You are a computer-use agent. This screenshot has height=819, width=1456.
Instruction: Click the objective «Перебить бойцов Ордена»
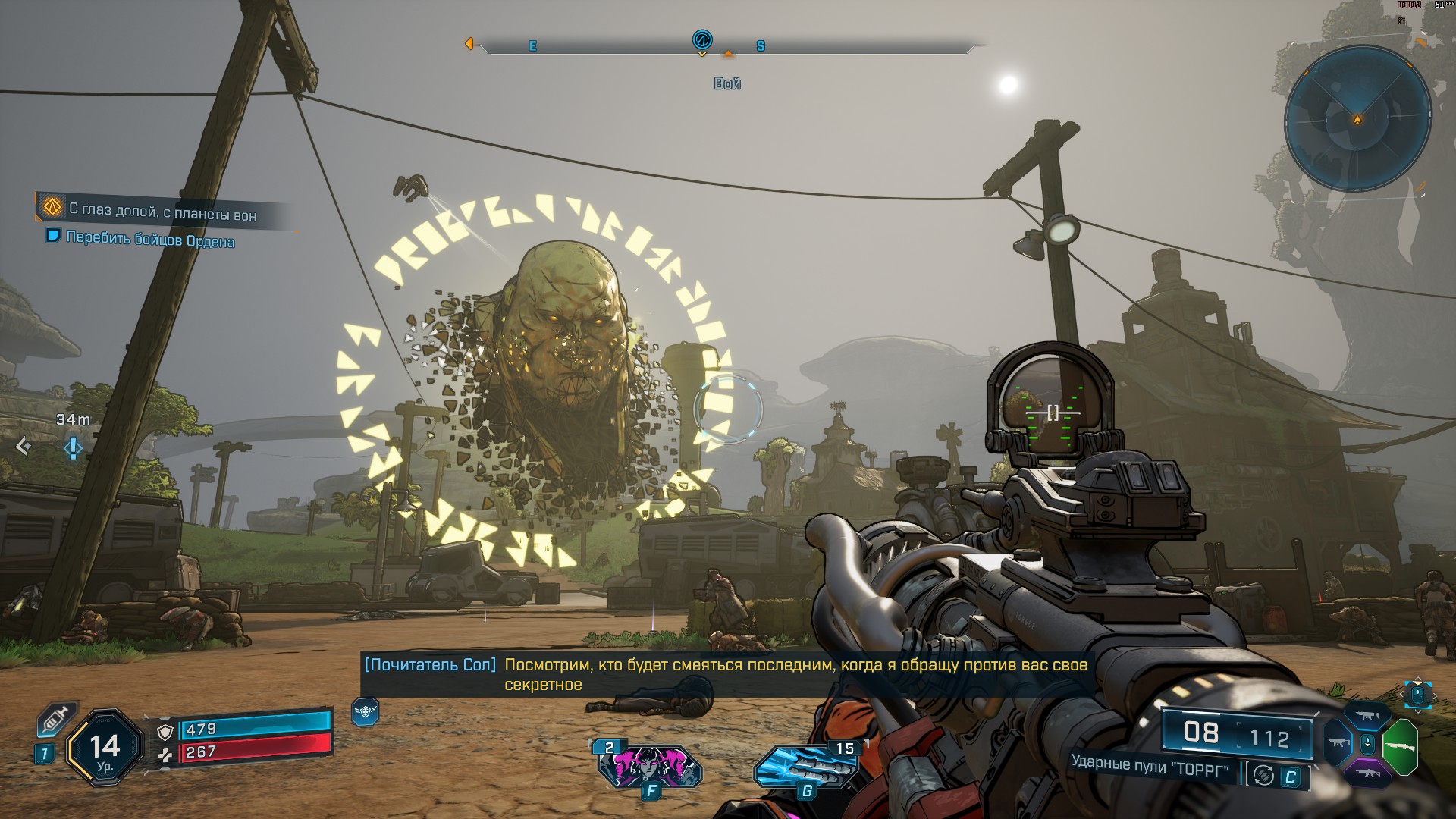click(150, 240)
